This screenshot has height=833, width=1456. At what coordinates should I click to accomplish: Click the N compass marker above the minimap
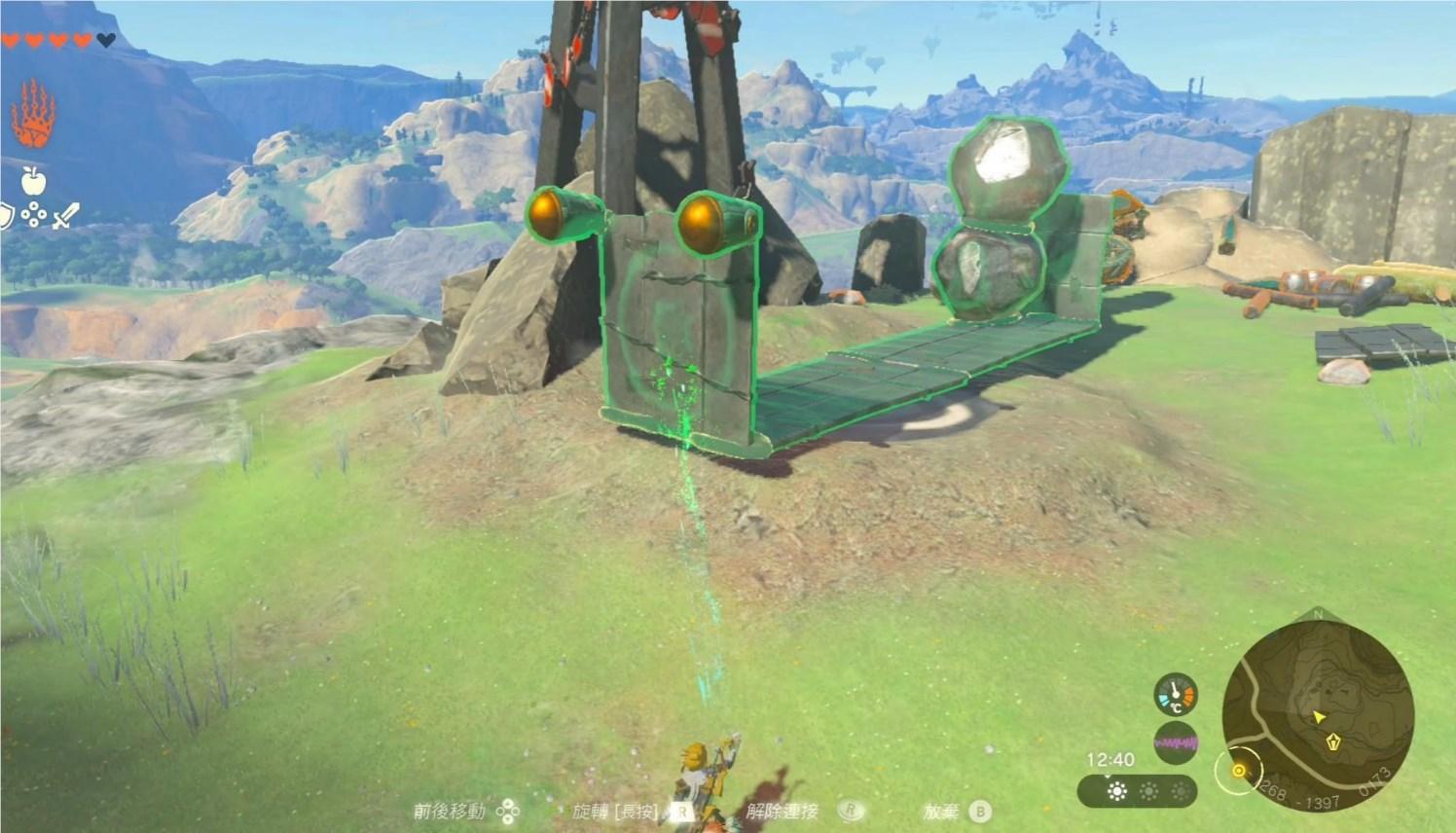(1317, 613)
